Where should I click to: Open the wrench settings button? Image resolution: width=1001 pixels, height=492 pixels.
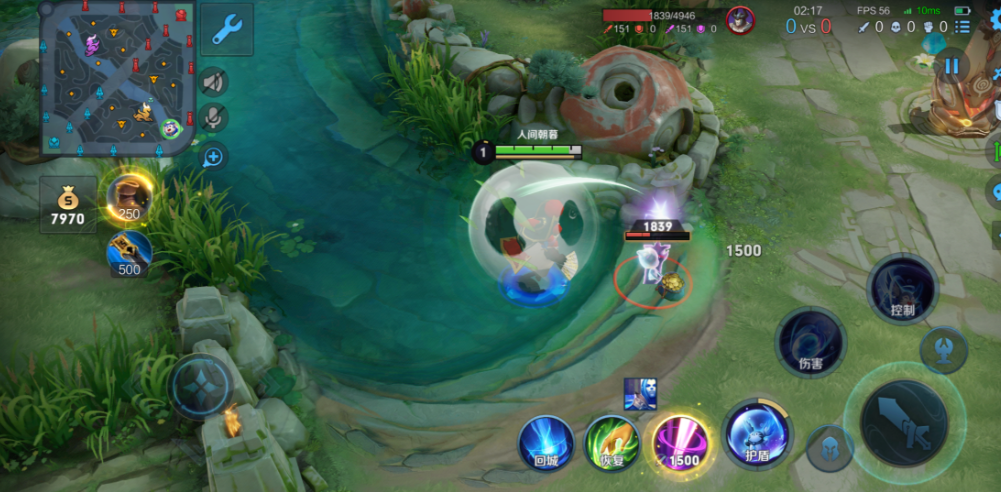point(225,28)
